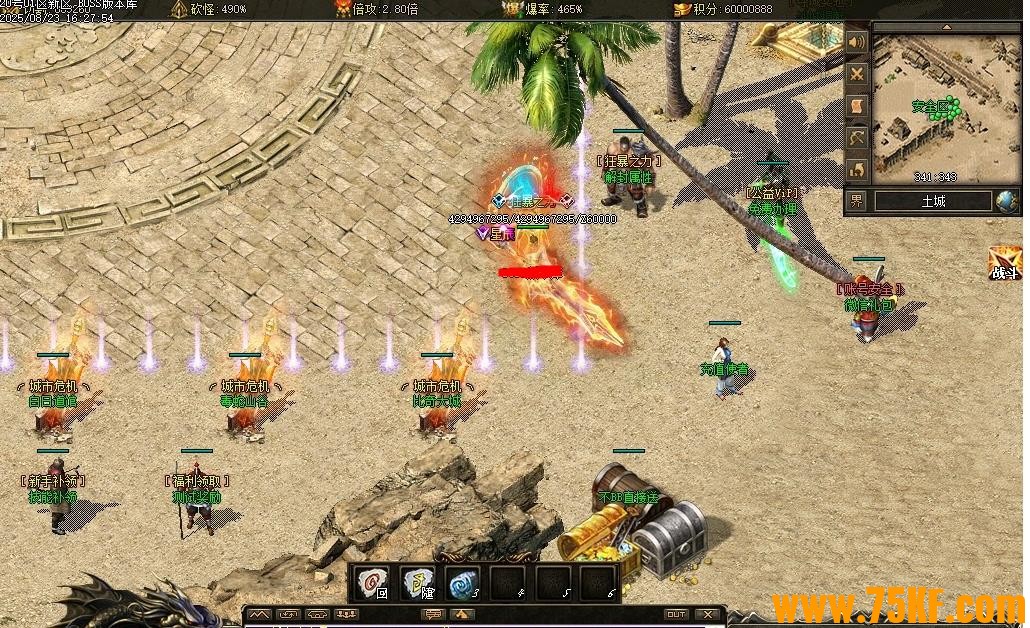This screenshot has width=1030, height=628.
Task: Open the world map globe icon
Action: [1006, 201]
